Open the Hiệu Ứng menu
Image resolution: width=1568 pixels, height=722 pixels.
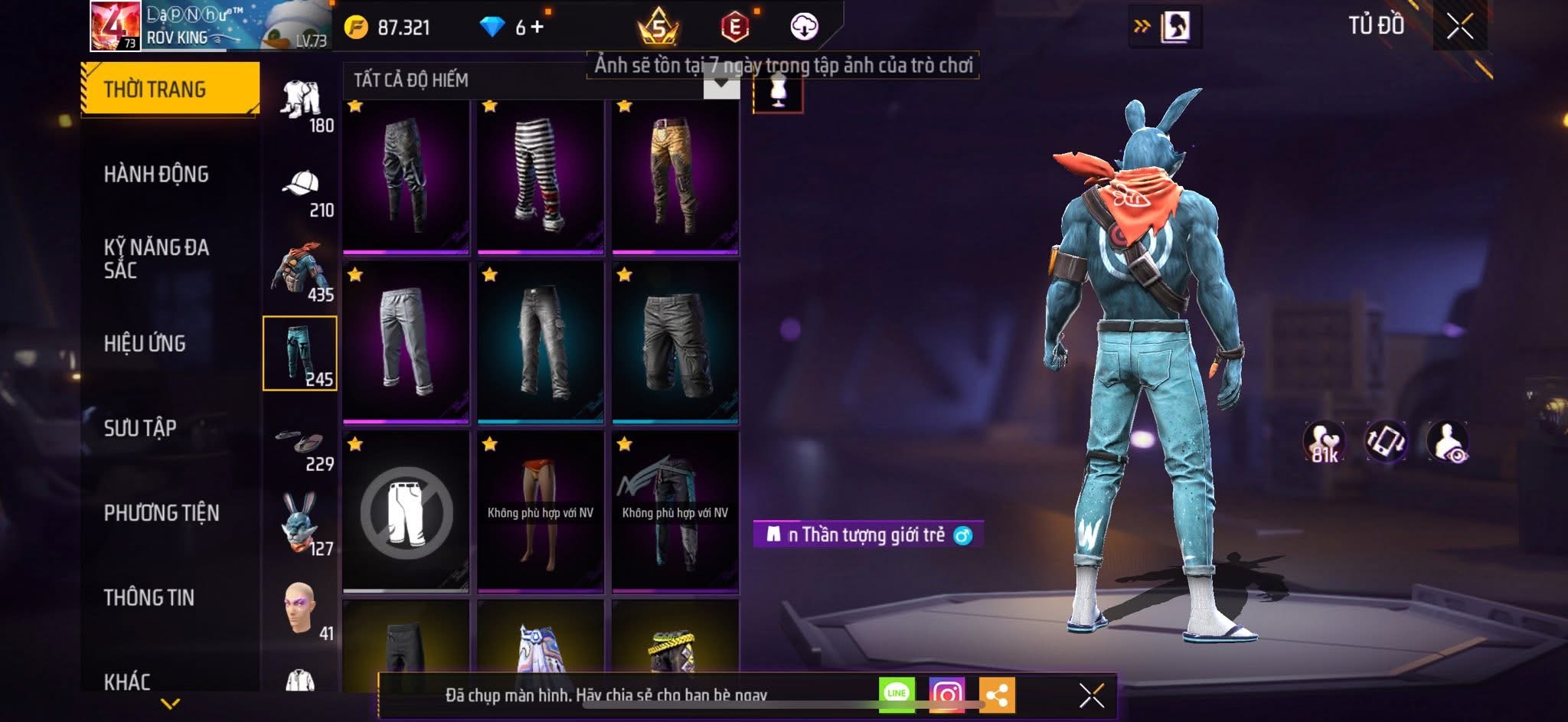click(145, 343)
